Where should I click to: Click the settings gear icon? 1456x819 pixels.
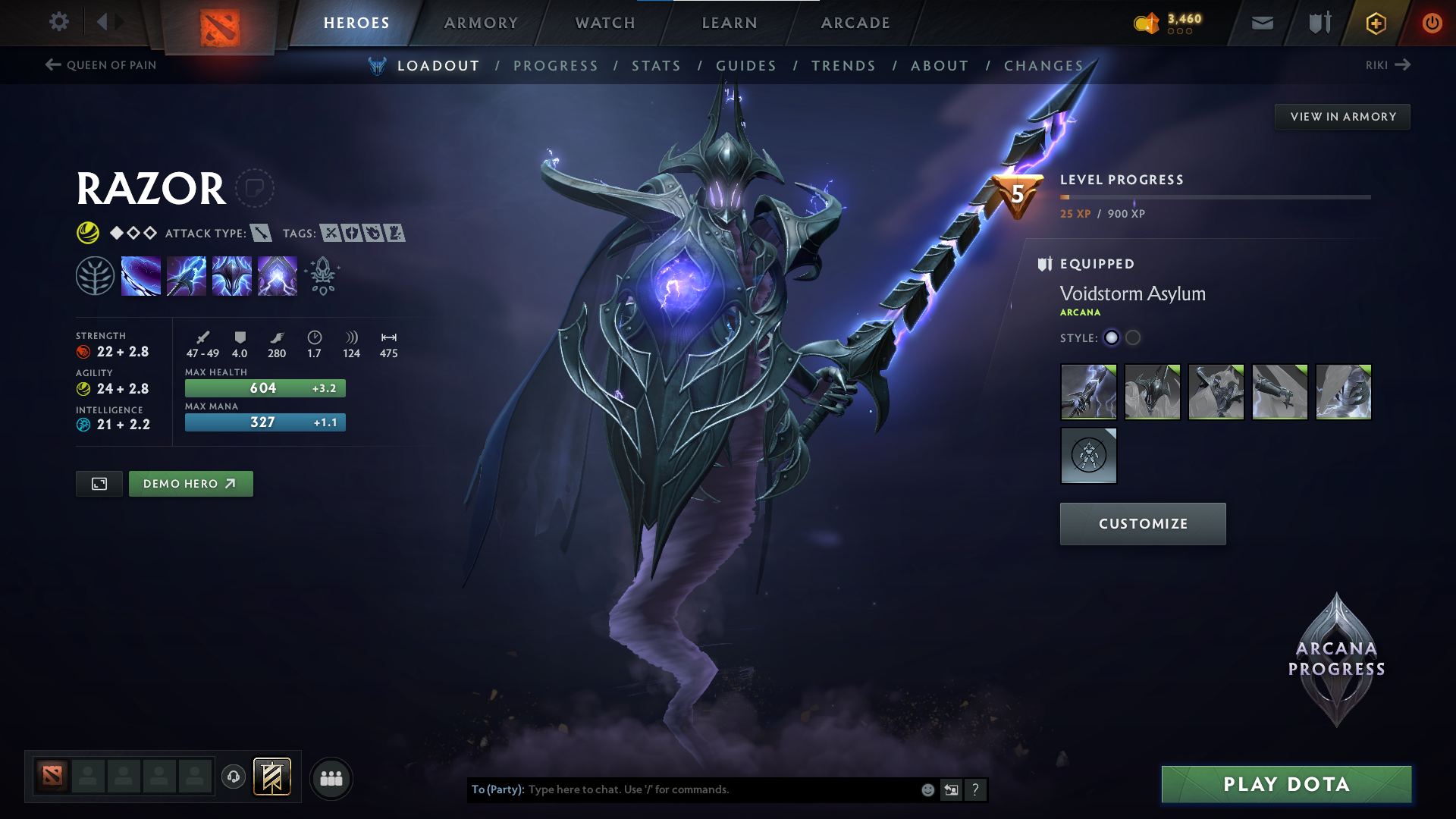click(59, 22)
